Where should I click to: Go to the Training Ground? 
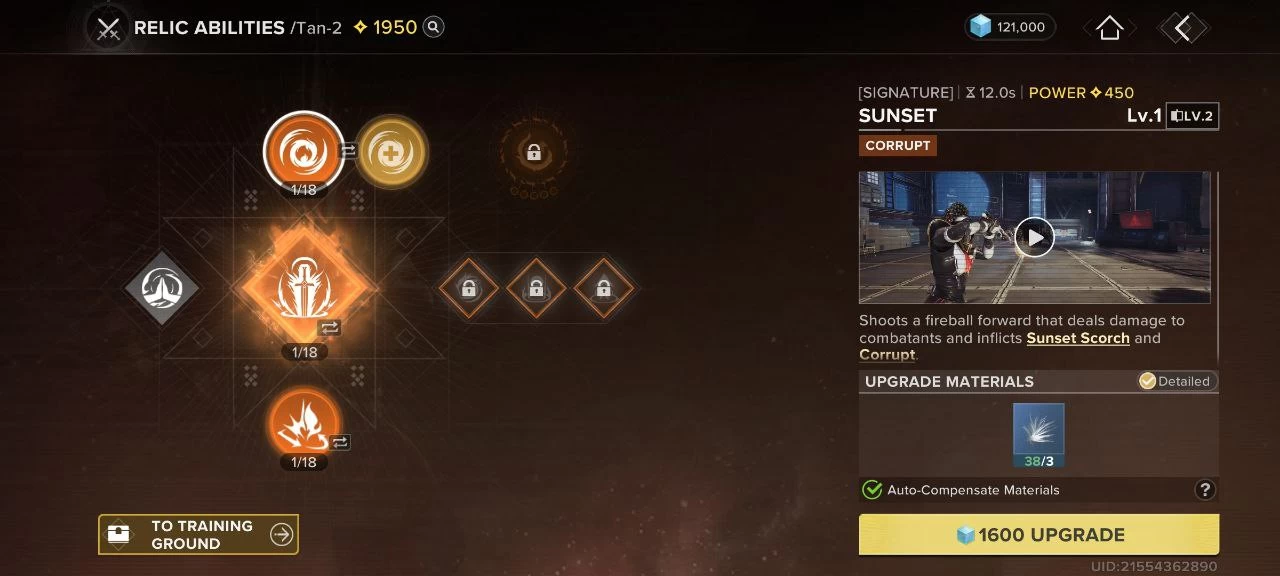(x=198, y=535)
